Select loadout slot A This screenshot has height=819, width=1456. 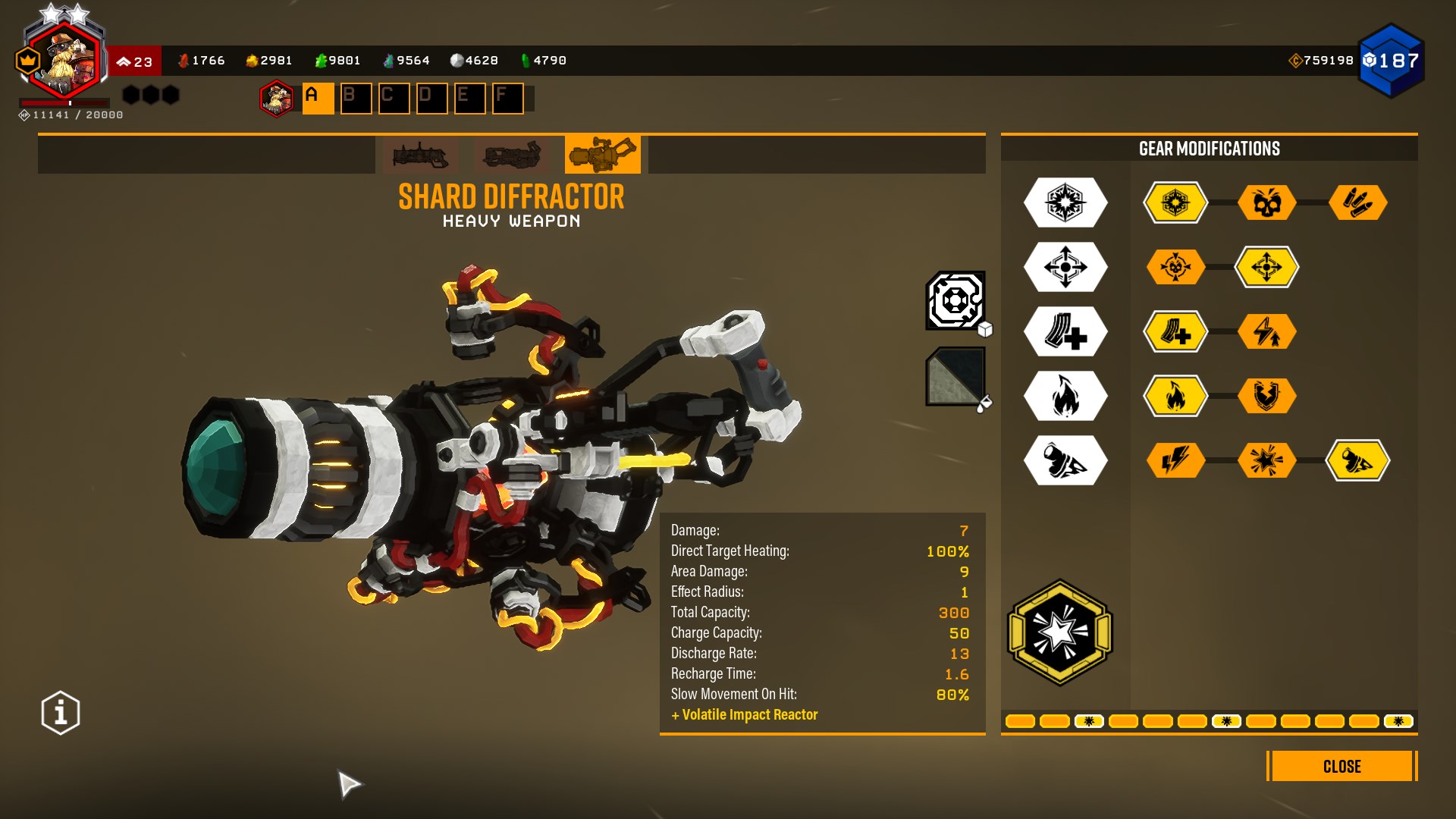(318, 99)
